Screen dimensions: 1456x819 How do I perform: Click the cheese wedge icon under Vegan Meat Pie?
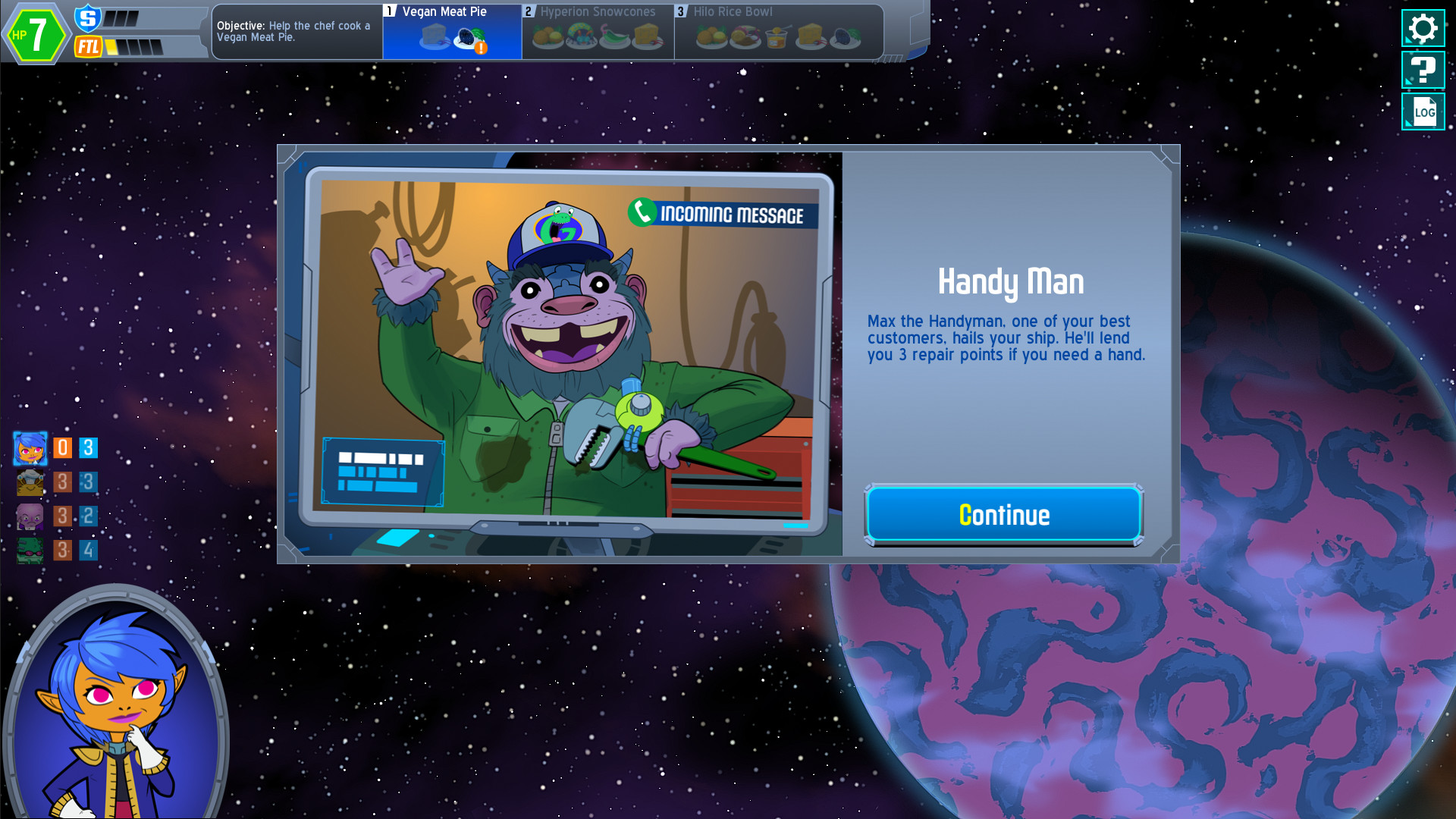click(435, 34)
